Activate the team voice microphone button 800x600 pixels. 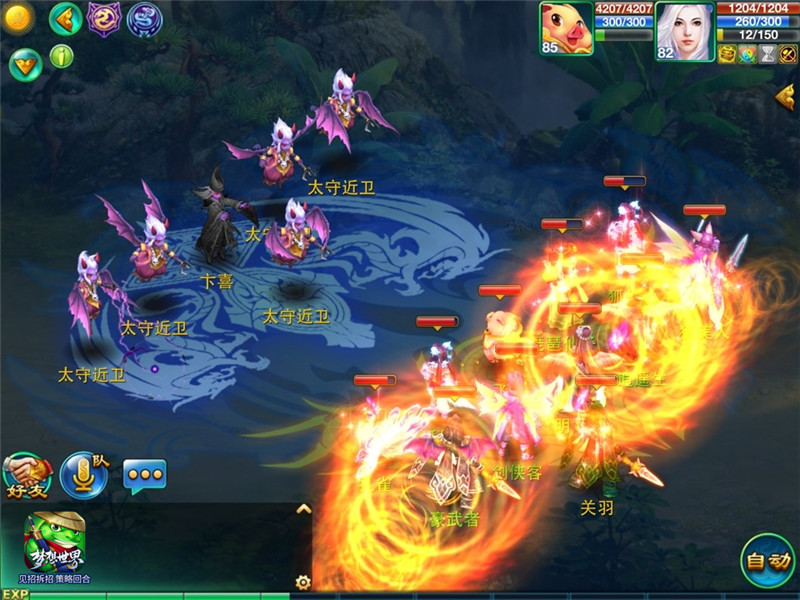[x=83, y=474]
